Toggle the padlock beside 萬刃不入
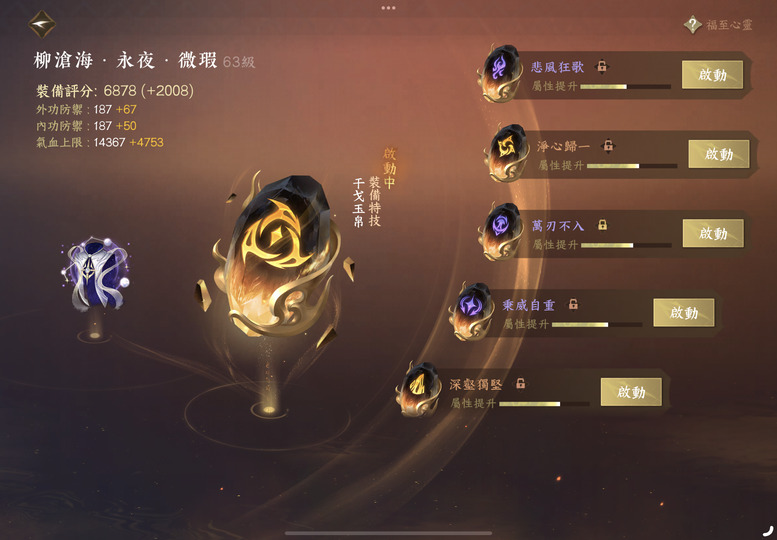Viewport: 777px width, 540px height. click(x=602, y=225)
